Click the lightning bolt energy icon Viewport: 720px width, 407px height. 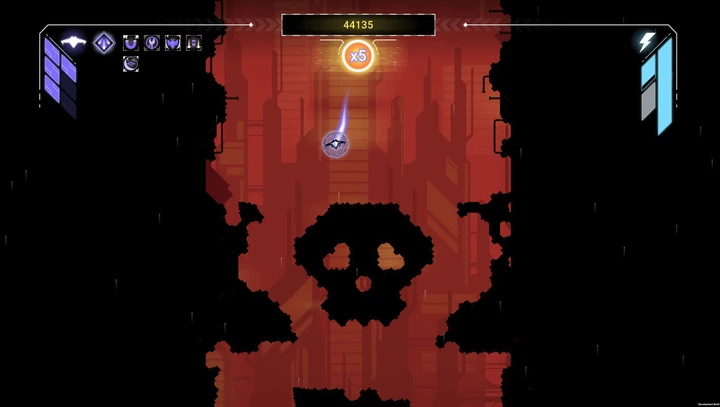[647, 42]
